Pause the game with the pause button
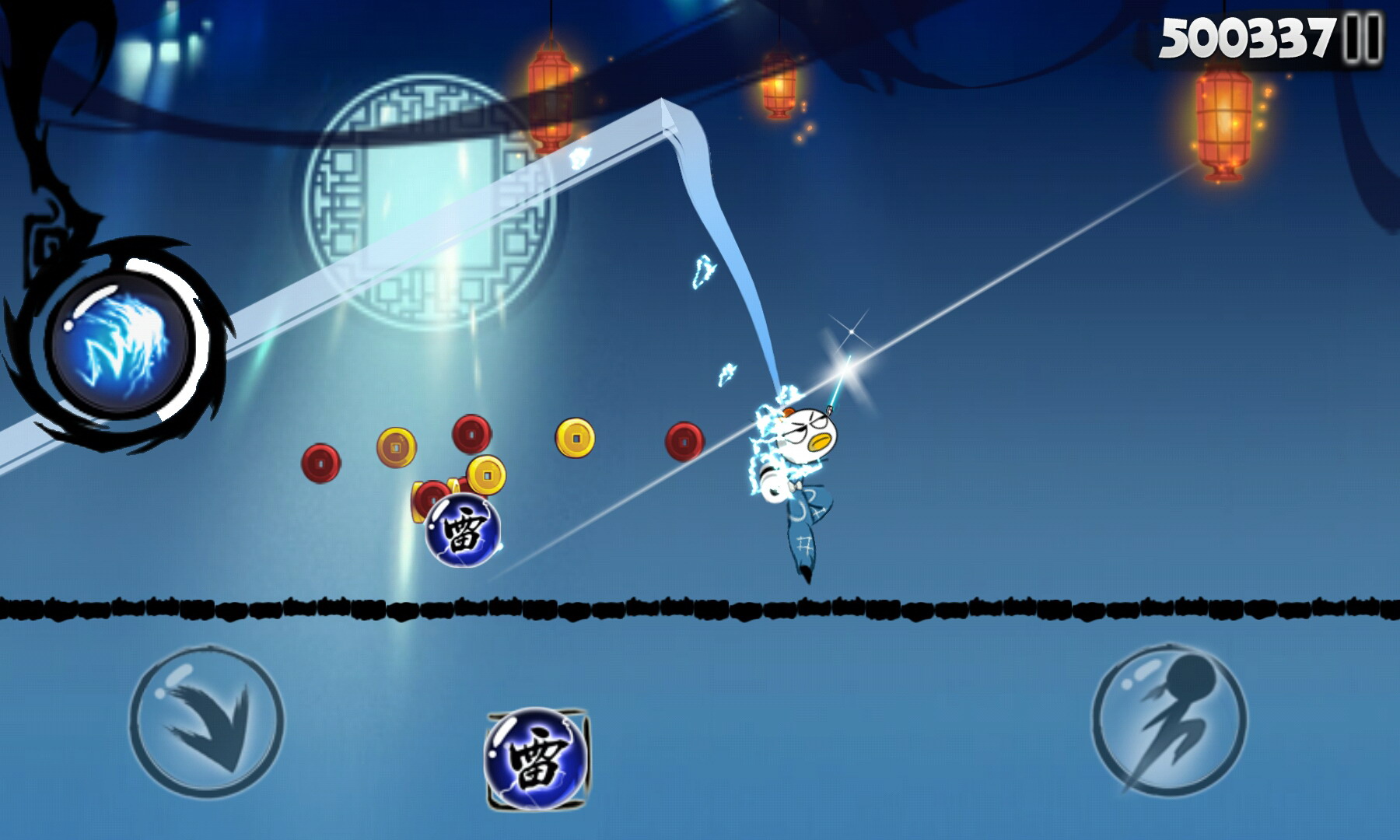The image size is (1400, 840). coord(1363,38)
